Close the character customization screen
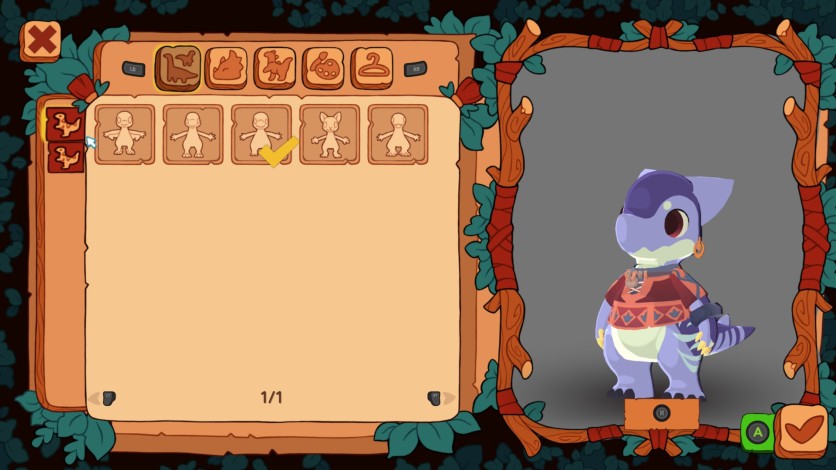 [41, 41]
